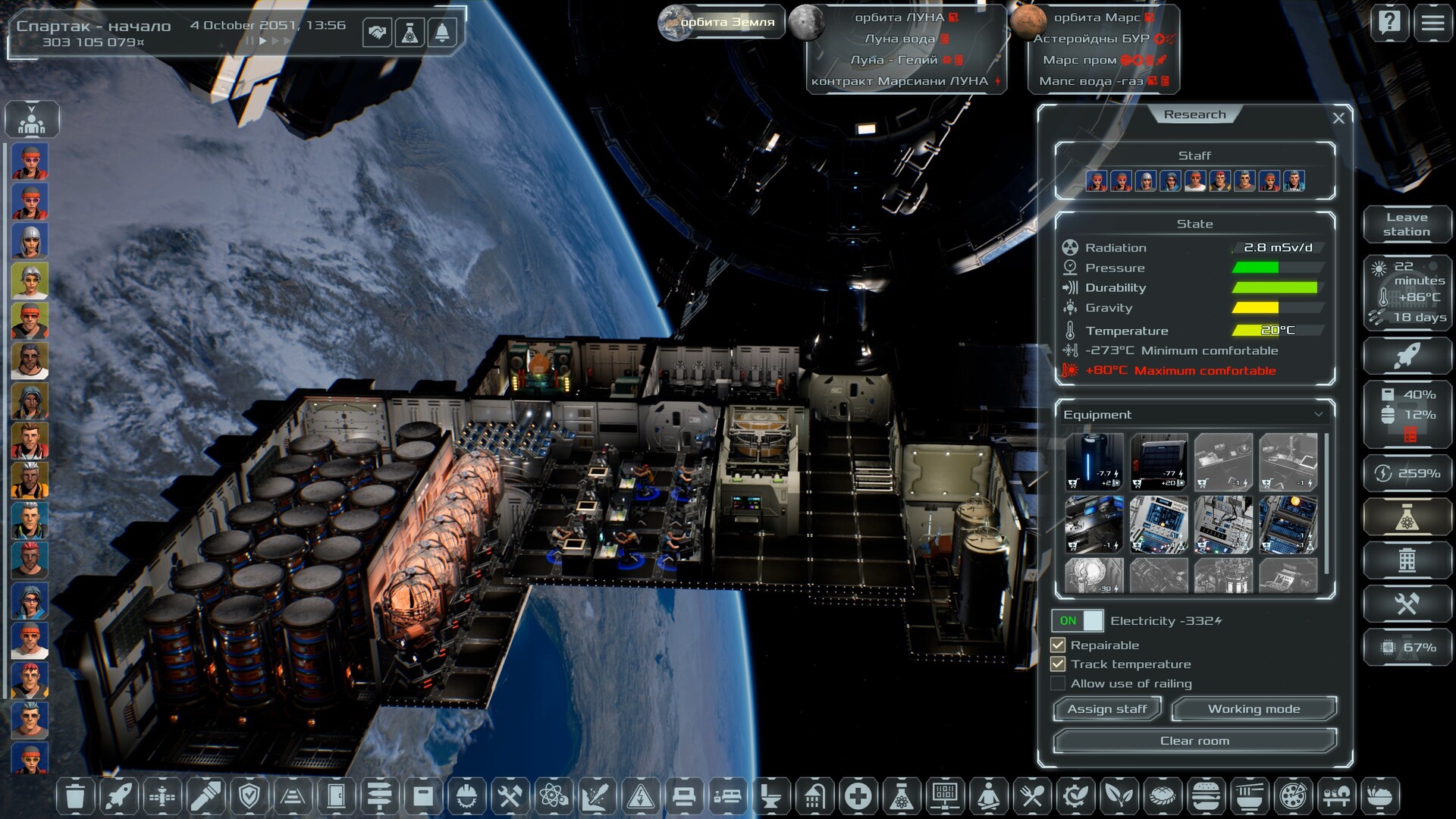Choose the medical cross build category
1456x819 pixels.
(858, 797)
